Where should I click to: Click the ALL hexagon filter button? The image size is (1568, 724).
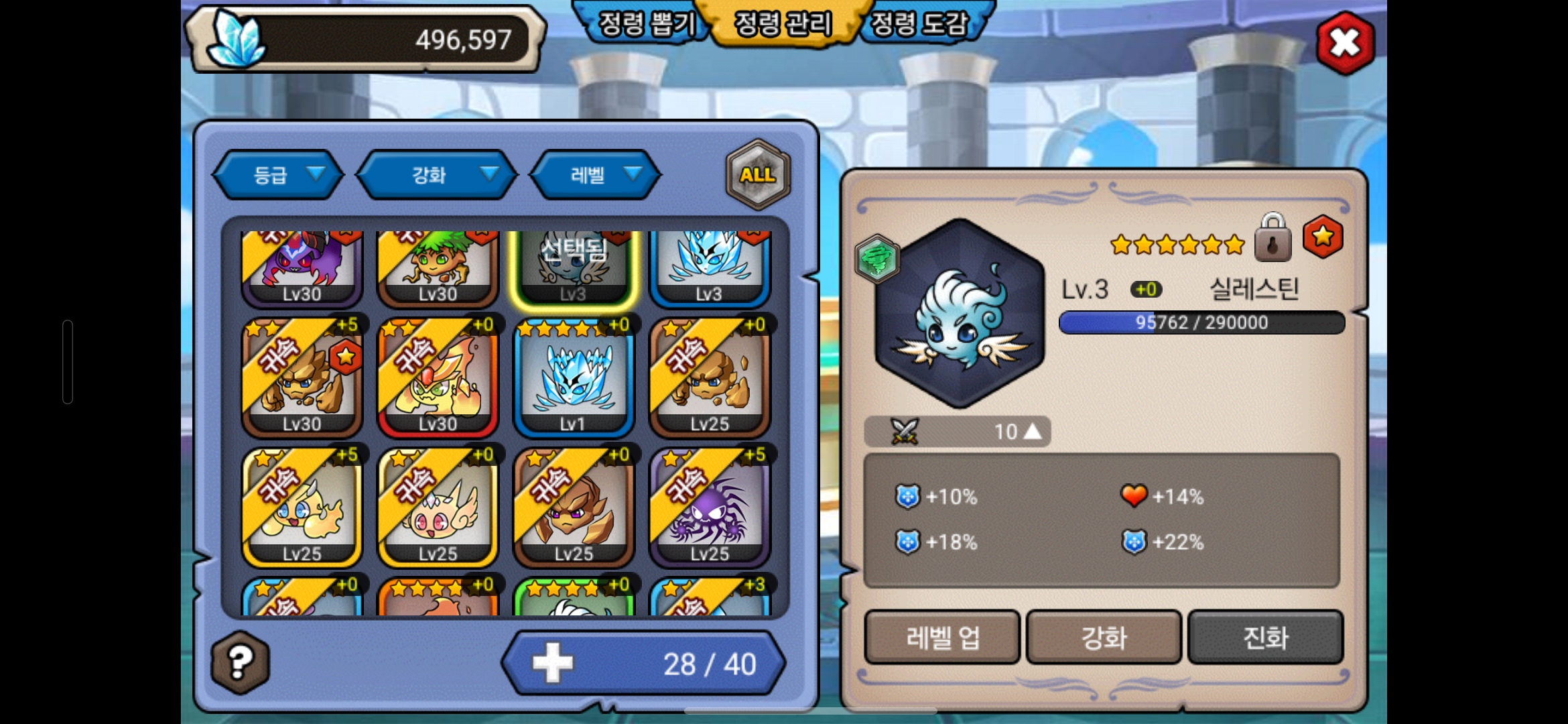pyautogui.click(x=758, y=175)
